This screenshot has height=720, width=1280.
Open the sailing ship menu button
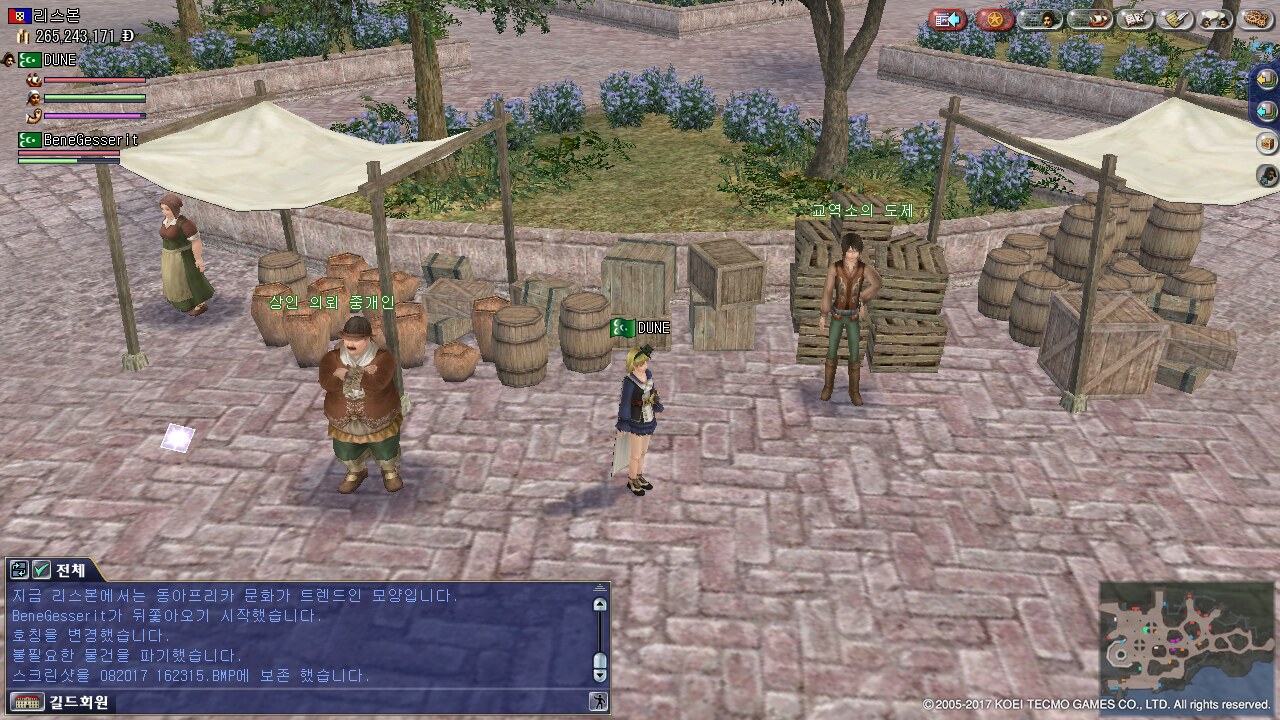click(1090, 19)
